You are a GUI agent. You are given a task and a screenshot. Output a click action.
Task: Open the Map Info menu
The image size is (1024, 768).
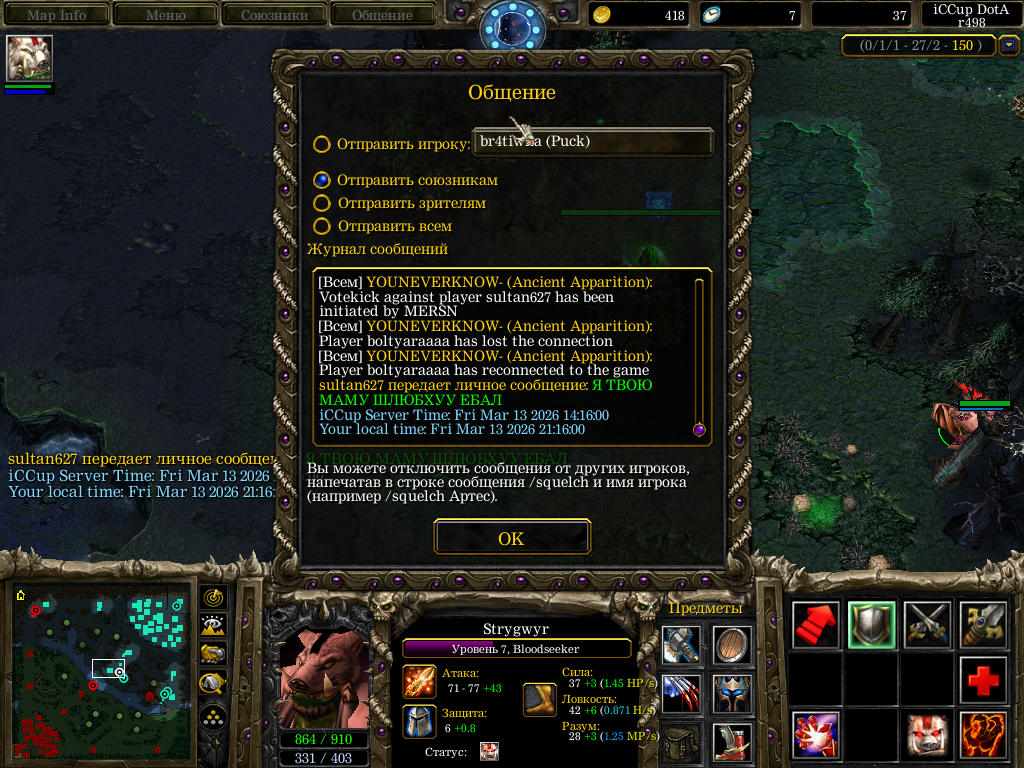coord(56,15)
